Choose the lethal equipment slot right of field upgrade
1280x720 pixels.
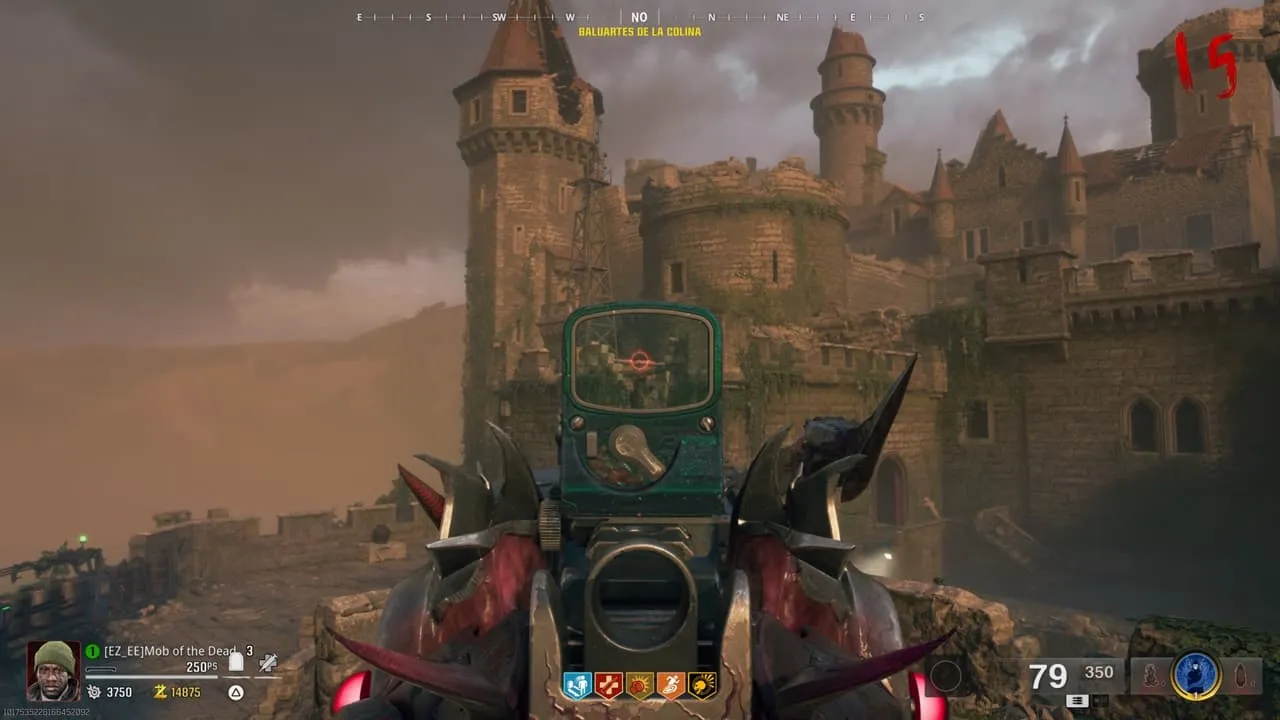click(1240, 676)
